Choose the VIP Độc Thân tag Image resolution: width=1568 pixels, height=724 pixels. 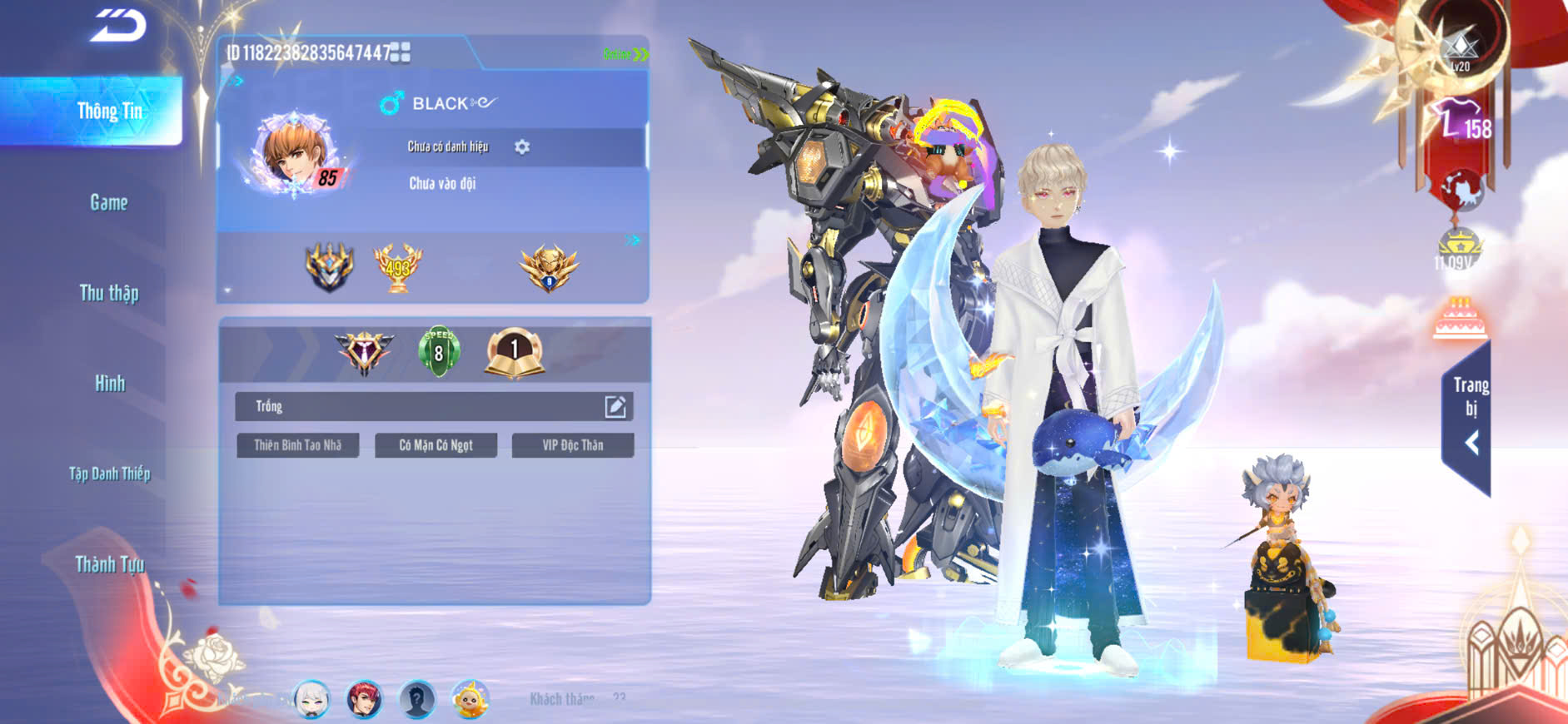point(572,445)
